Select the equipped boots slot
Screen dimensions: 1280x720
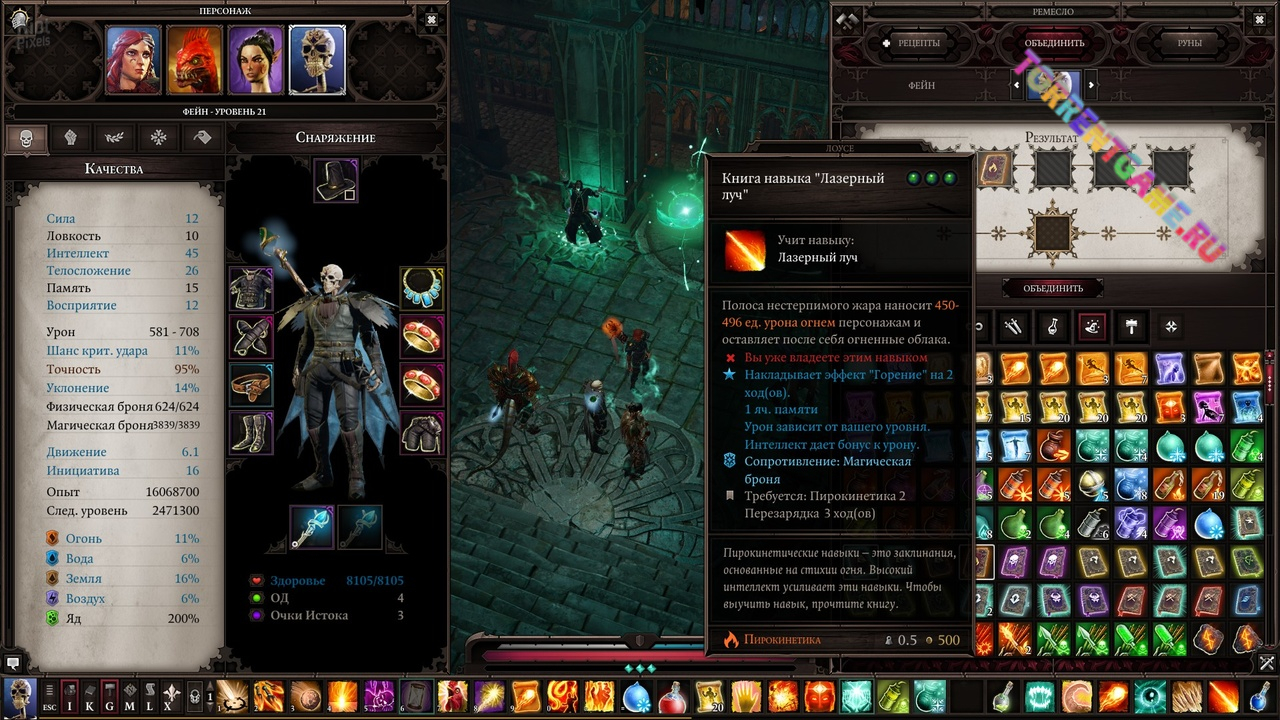point(250,433)
